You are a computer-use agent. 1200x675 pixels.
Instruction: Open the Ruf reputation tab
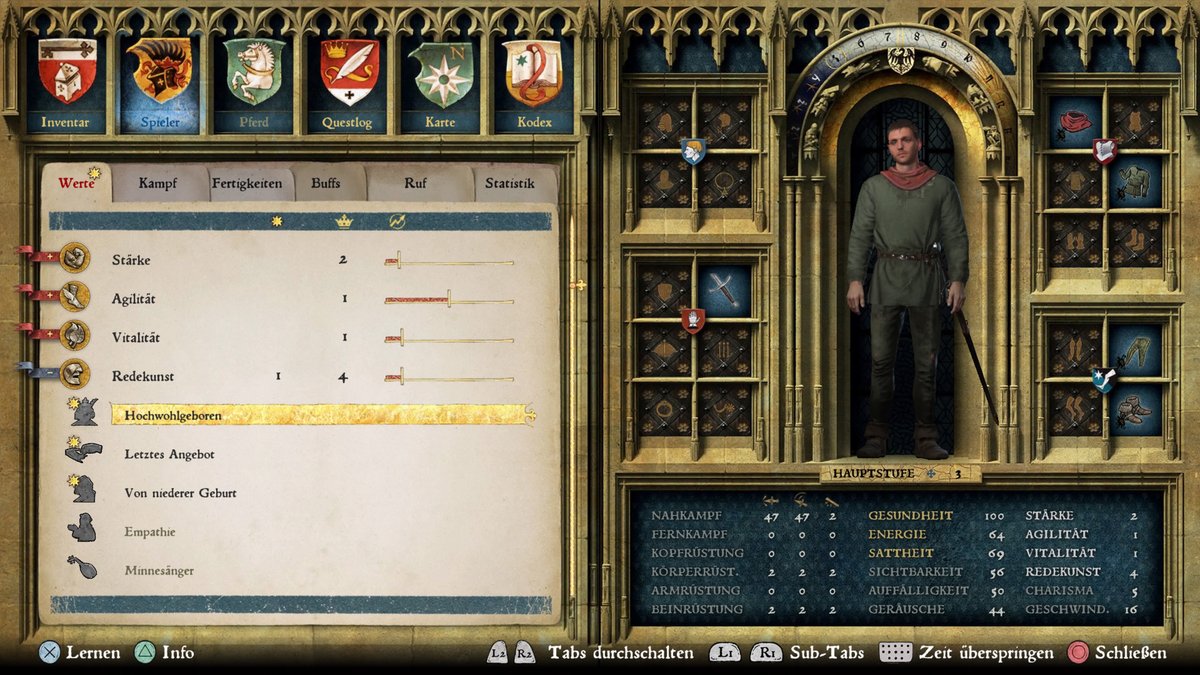416,184
